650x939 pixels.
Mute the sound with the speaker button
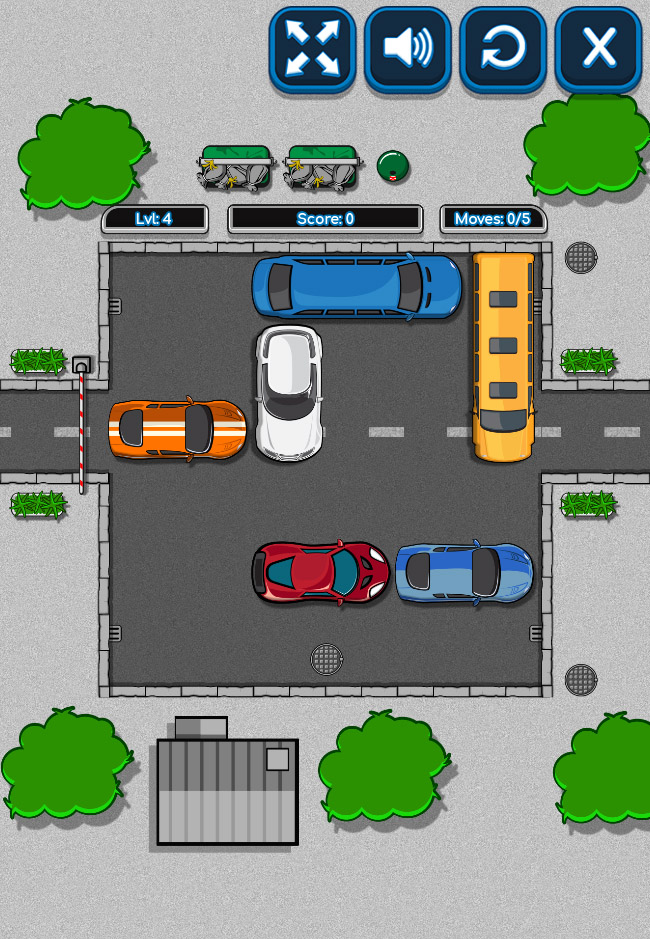tap(407, 48)
